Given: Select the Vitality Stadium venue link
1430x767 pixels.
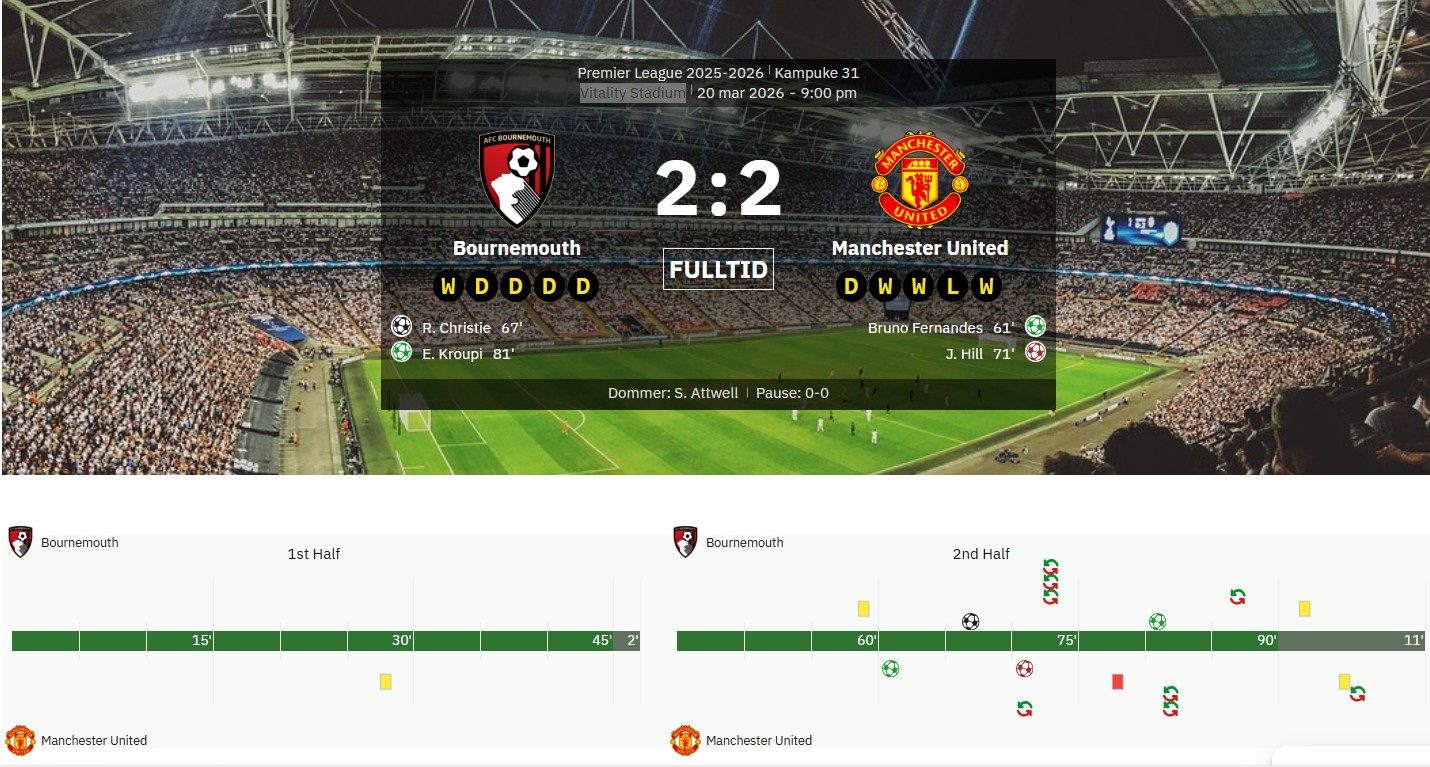Looking at the screenshot, I should (633, 93).
